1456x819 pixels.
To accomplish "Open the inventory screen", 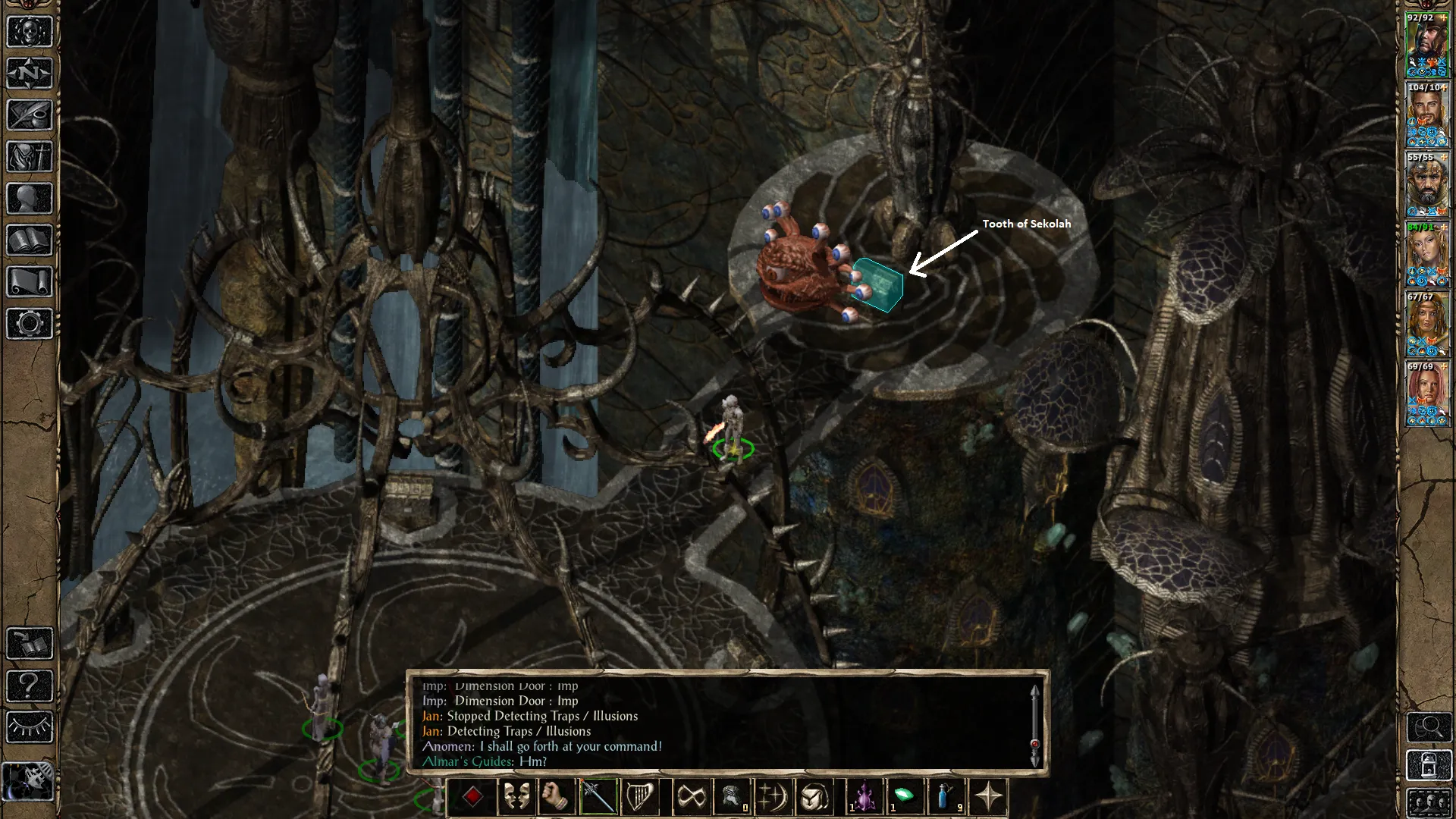I will [x=30, y=157].
